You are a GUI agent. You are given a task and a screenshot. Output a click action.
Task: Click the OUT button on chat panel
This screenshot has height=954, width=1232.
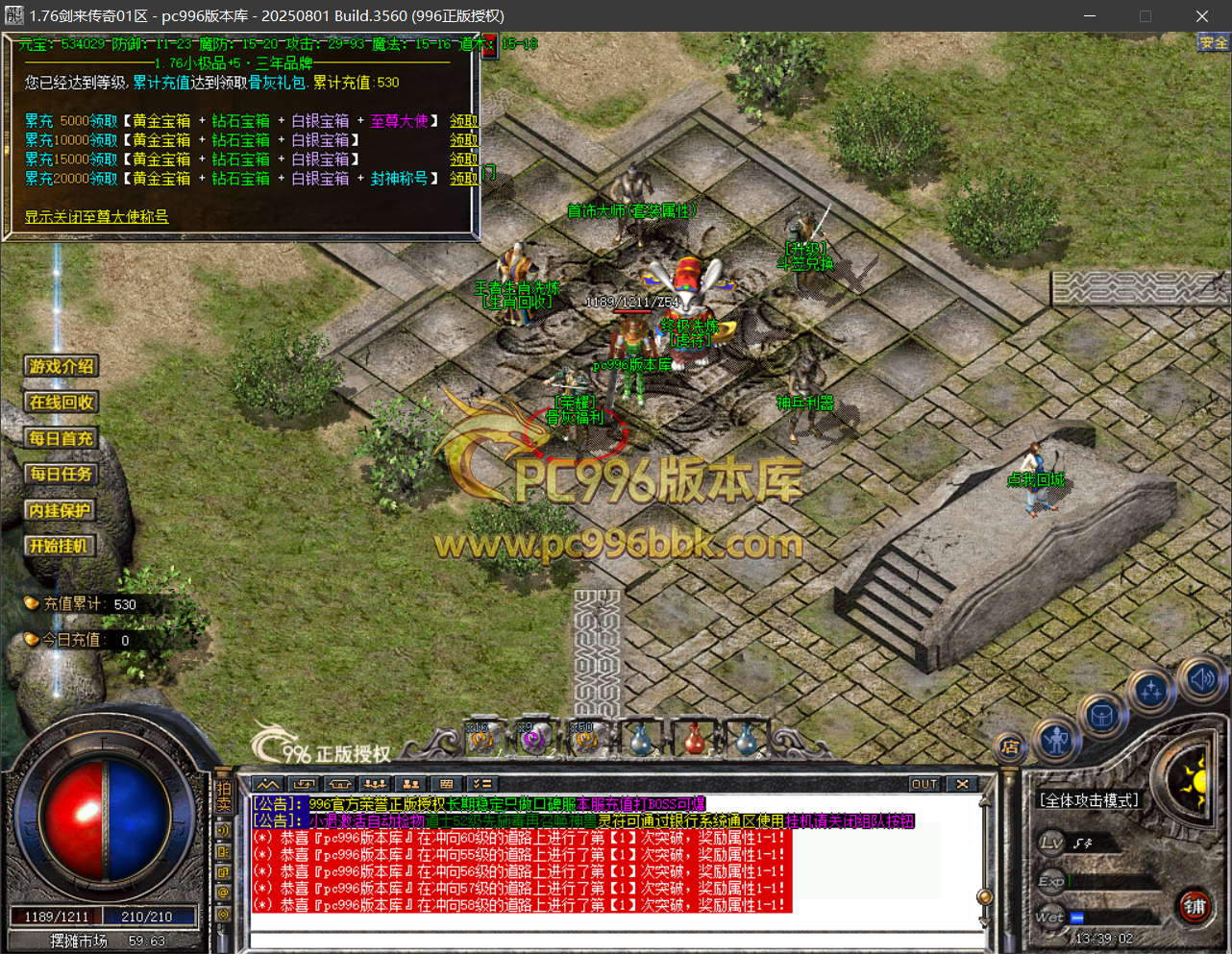point(924,784)
